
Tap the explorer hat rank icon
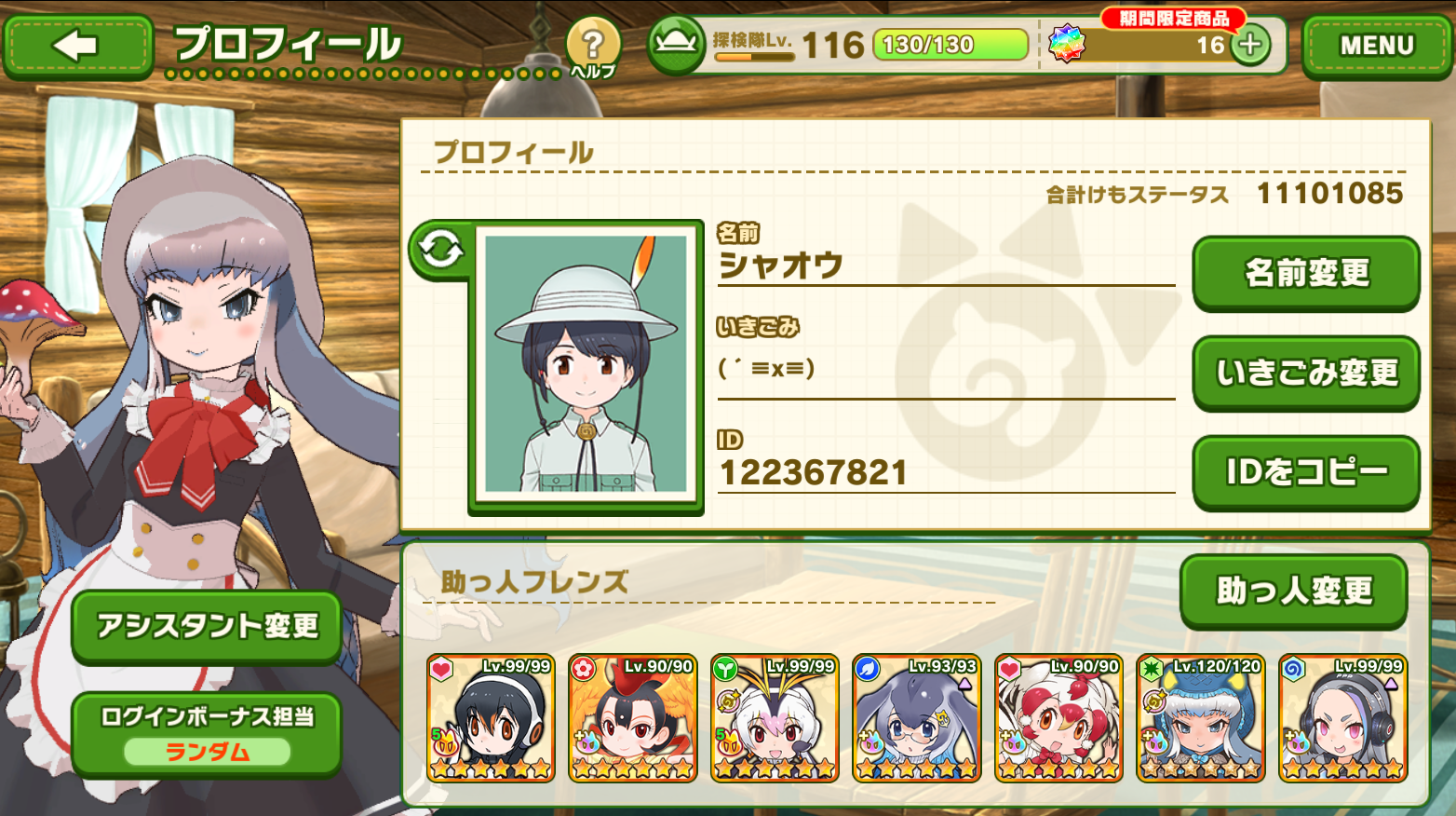(x=677, y=45)
